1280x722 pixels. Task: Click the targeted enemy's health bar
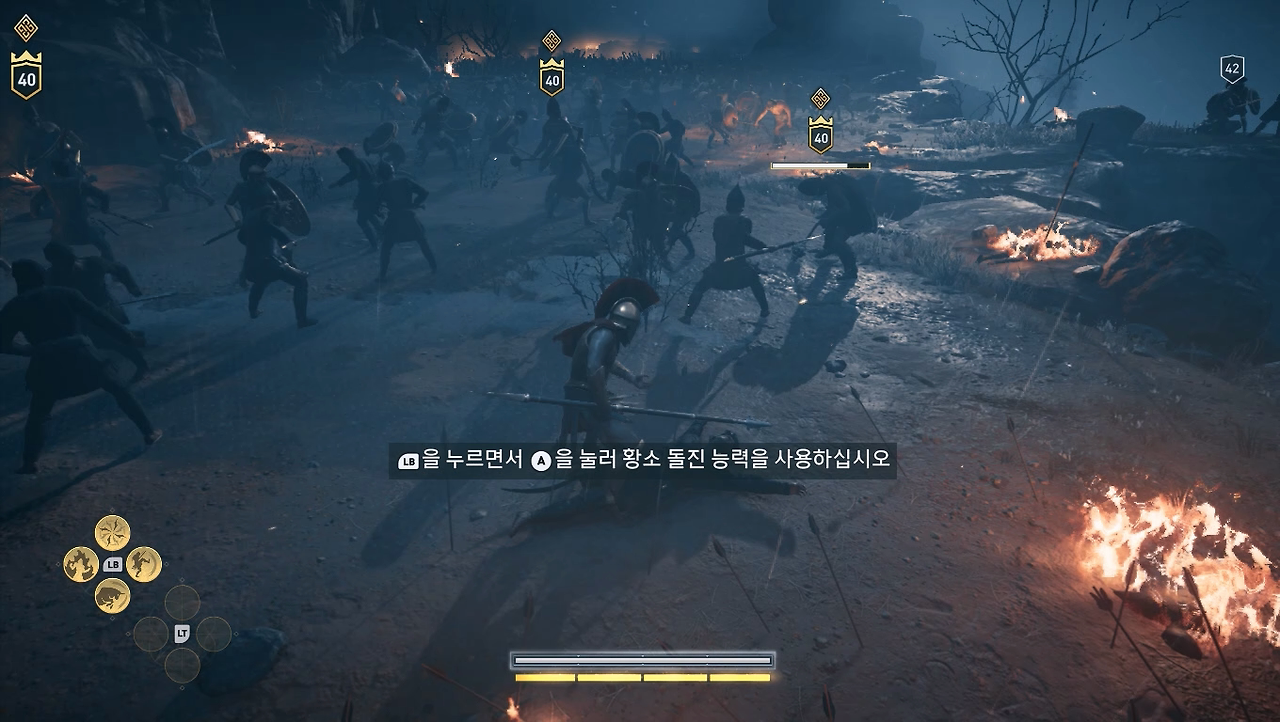pyautogui.click(x=822, y=163)
